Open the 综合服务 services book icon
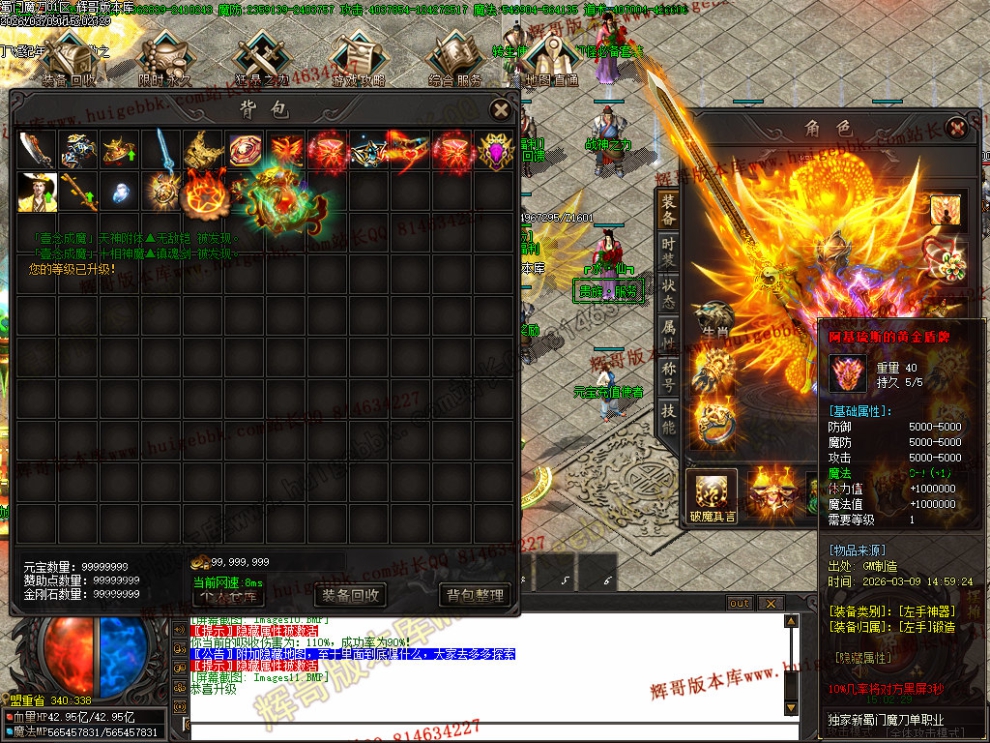 (x=455, y=60)
